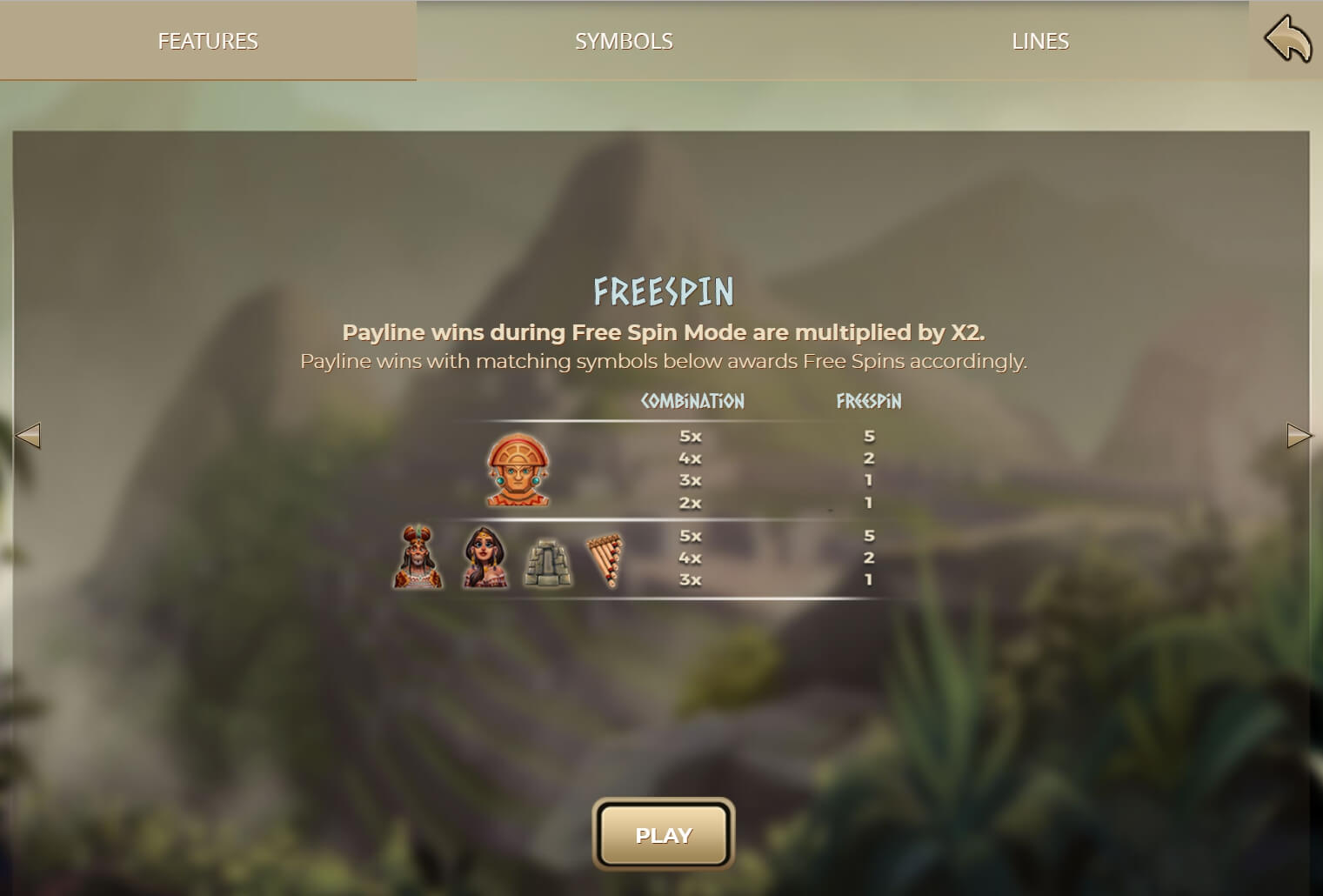
Task: Advance to the next features page
Action: pyautogui.click(x=1299, y=435)
